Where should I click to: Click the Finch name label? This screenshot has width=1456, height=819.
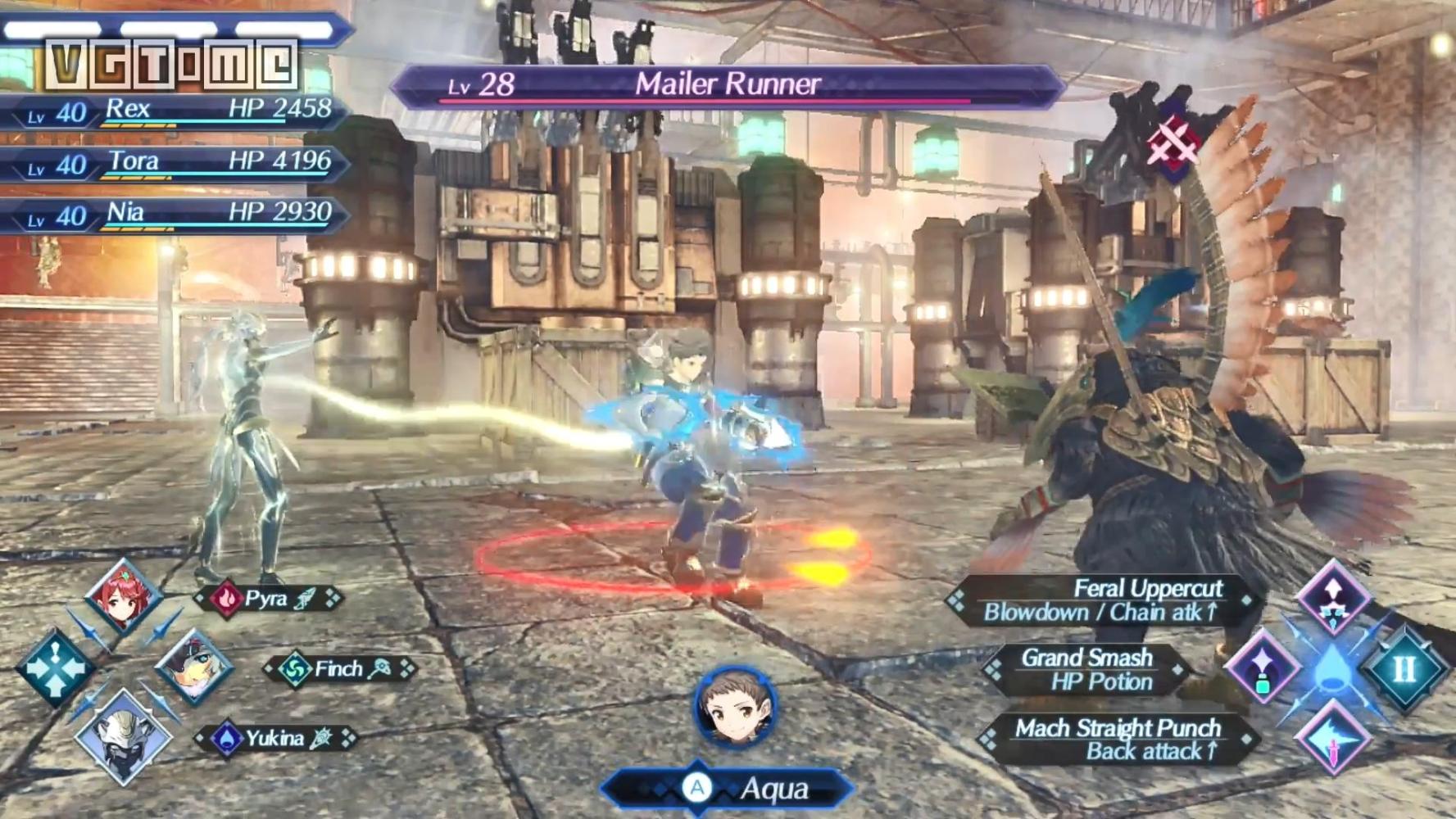tap(338, 669)
